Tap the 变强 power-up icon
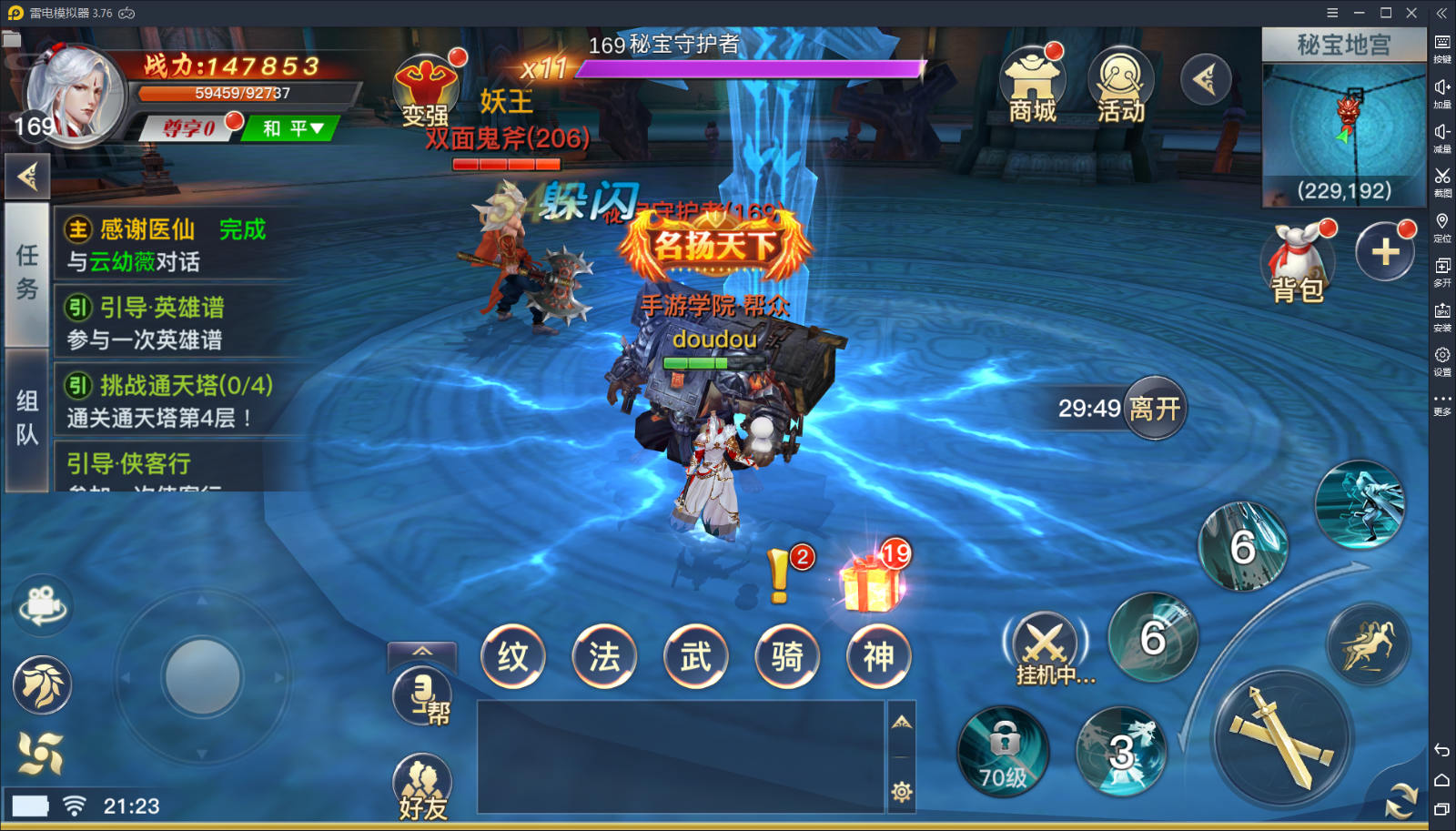This screenshot has width=1456, height=831. click(425, 91)
